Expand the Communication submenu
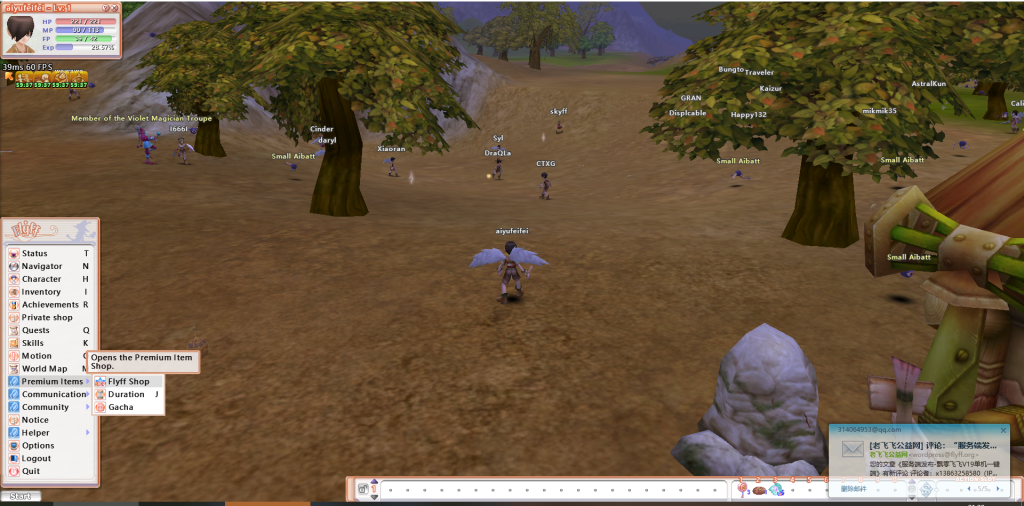 click(x=54, y=395)
